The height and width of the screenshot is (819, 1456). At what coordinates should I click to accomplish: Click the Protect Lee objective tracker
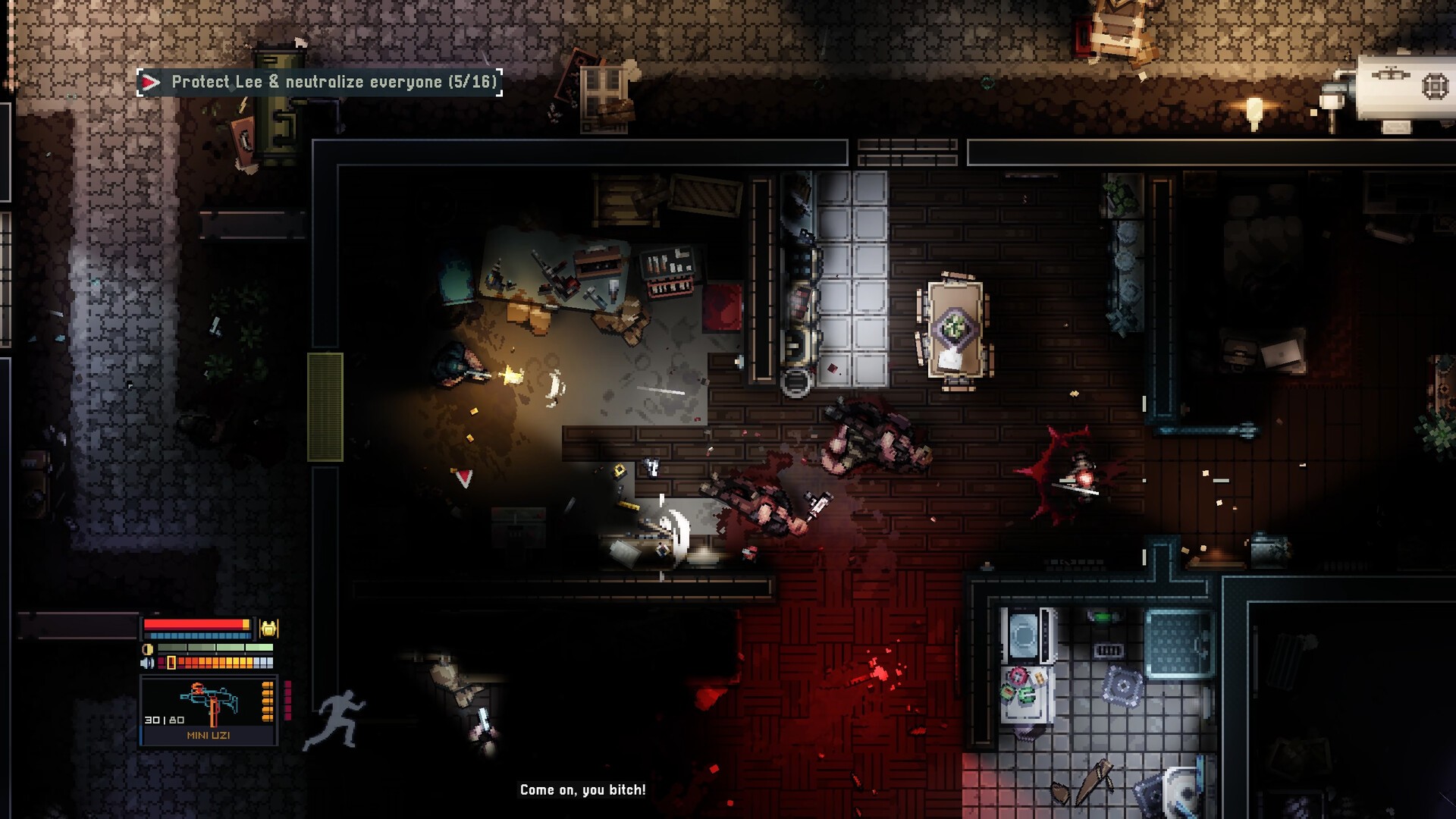tap(319, 82)
